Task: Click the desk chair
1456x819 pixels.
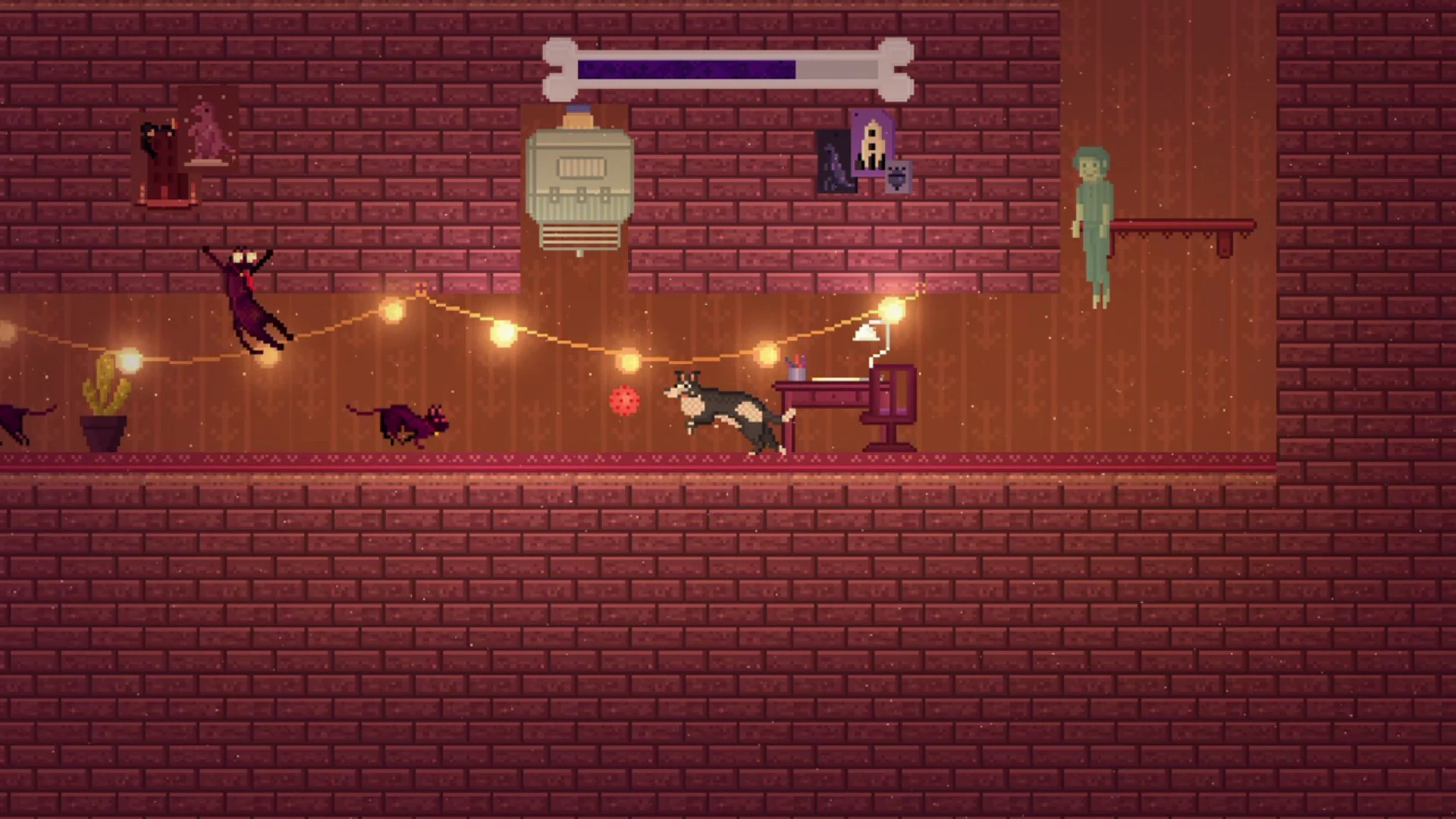Action: 893,402
